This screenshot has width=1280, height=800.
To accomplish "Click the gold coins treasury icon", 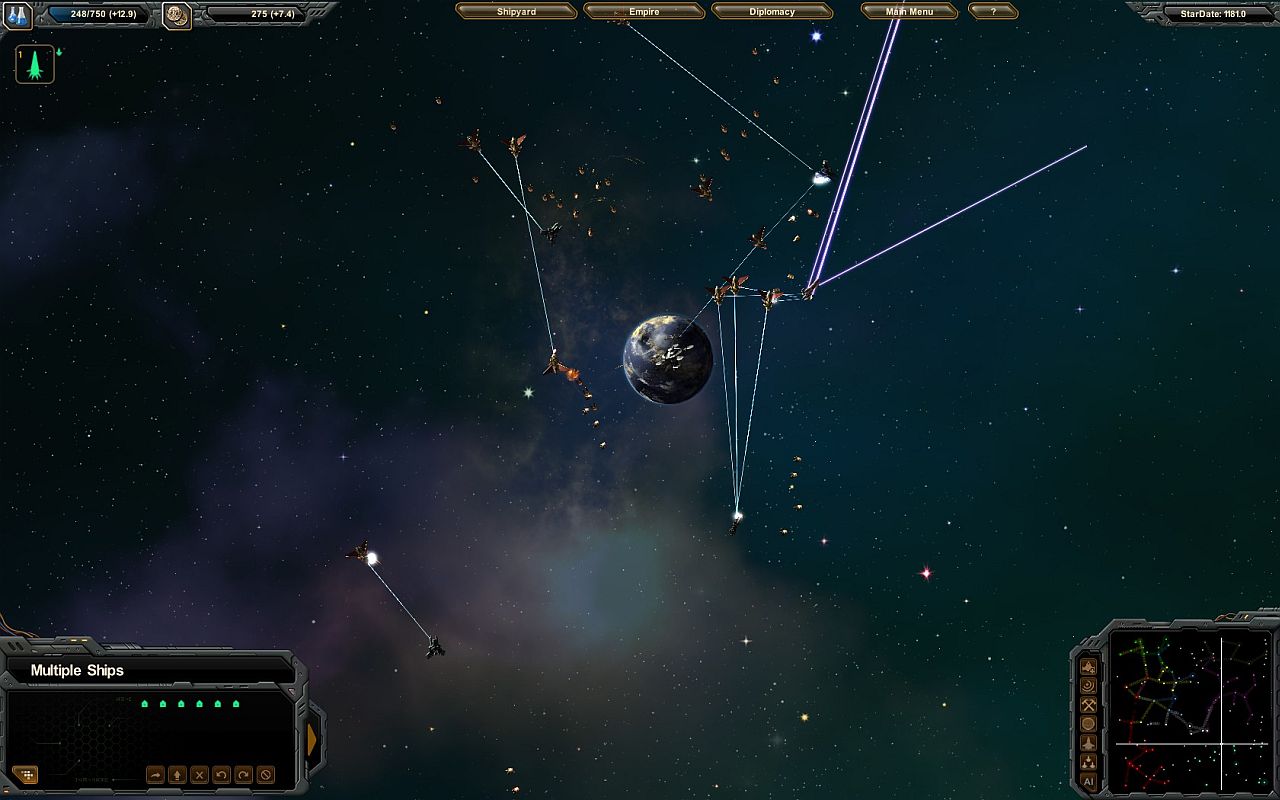I will pyautogui.click(x=177, y=15).
